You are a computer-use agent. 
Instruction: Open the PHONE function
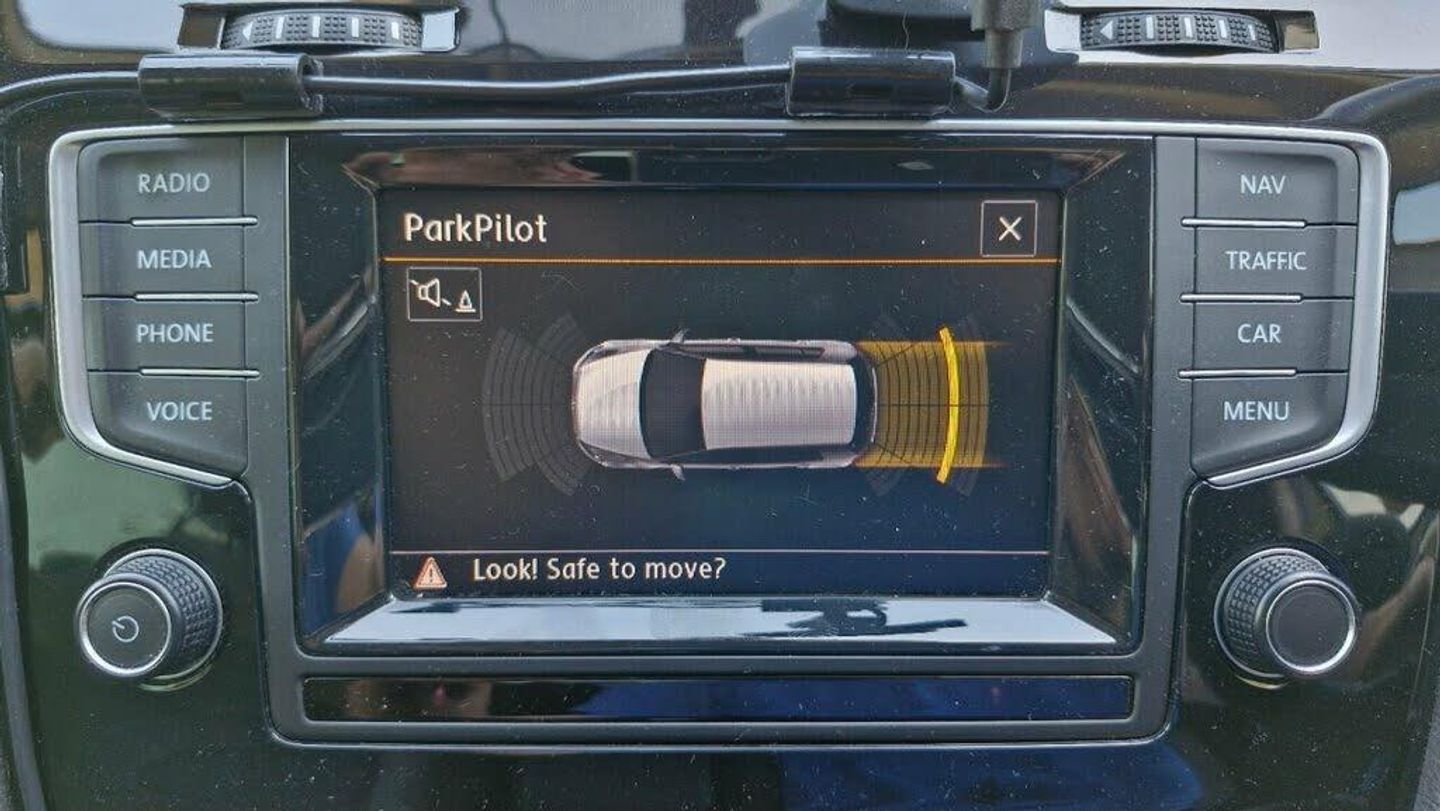point(174,334)
